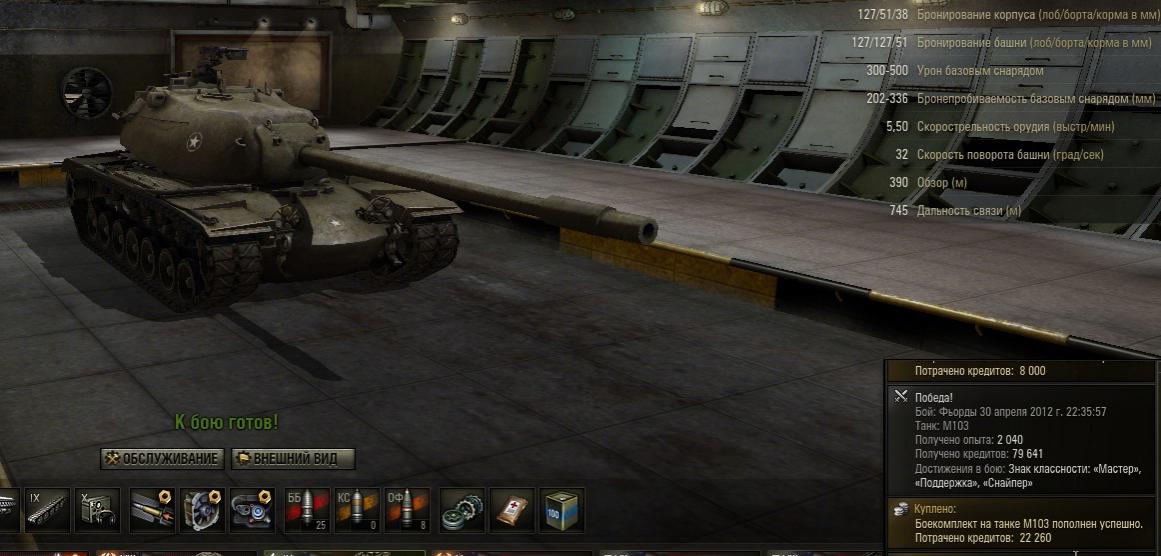Image resolution: width=1161 pixels, height=556 pixels.
Task: Select the tier IX tracks module slot
Action: tap(47, 510)
